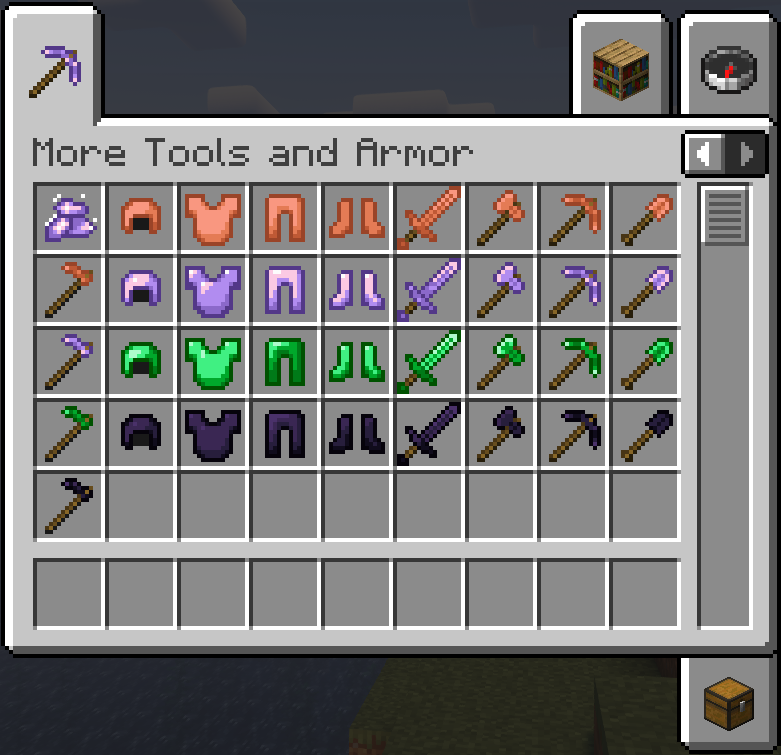The image size is (781, 755).
Task: Go to the next tab page
Action: click(745, 154)
